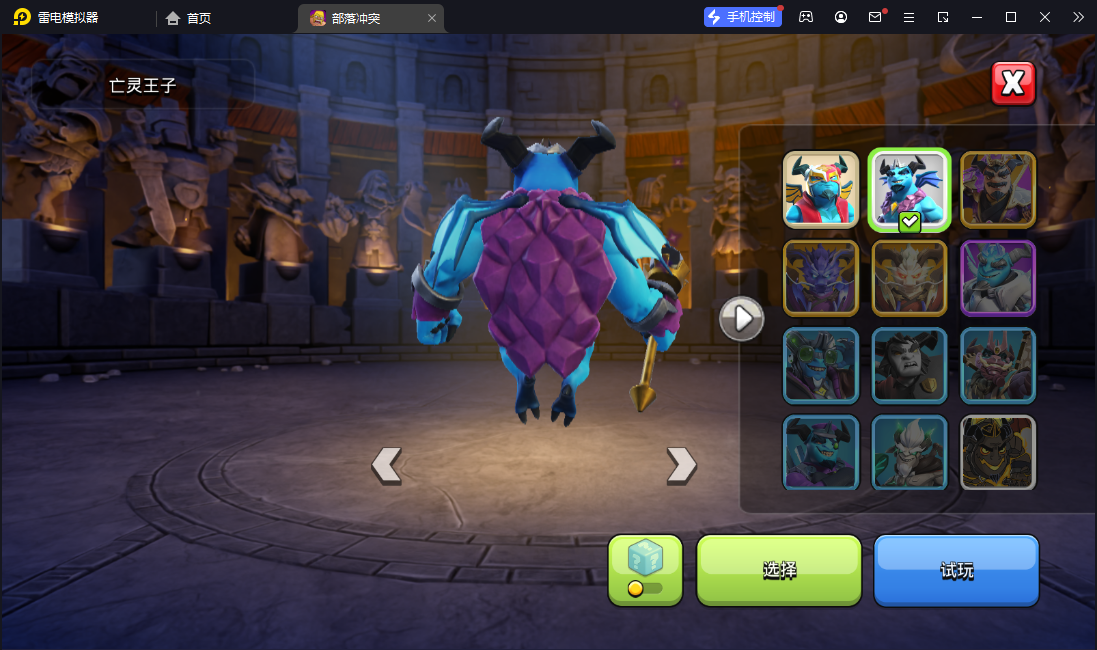
Task: Select the purple dragon skin thumbnail
Action: tap(821, 278)
